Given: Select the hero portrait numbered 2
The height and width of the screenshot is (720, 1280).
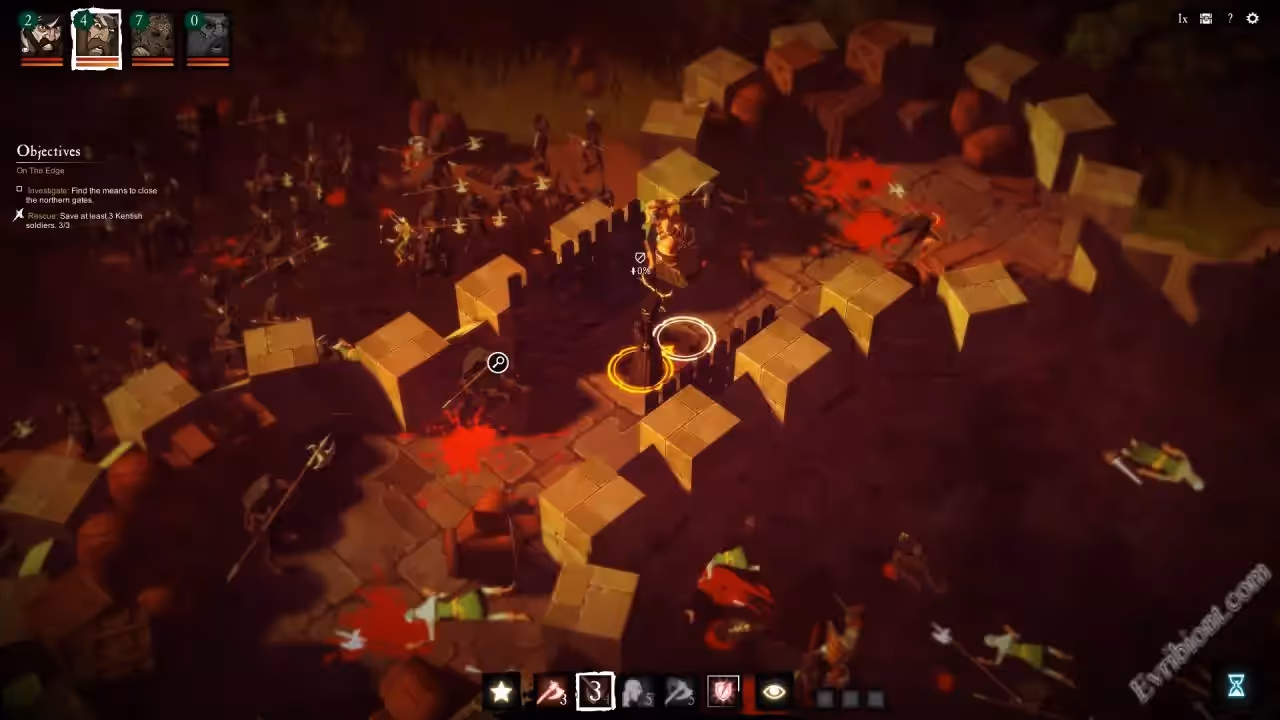Looking at the screenshot, I should 42,38.
